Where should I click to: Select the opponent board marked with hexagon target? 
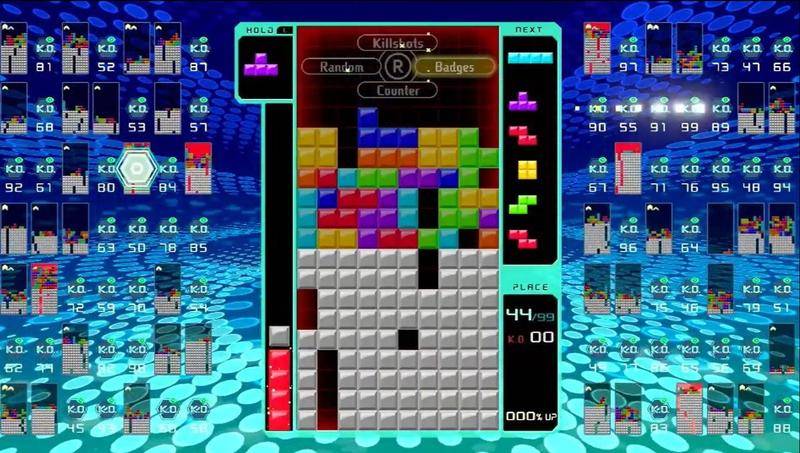click(134, 168)
